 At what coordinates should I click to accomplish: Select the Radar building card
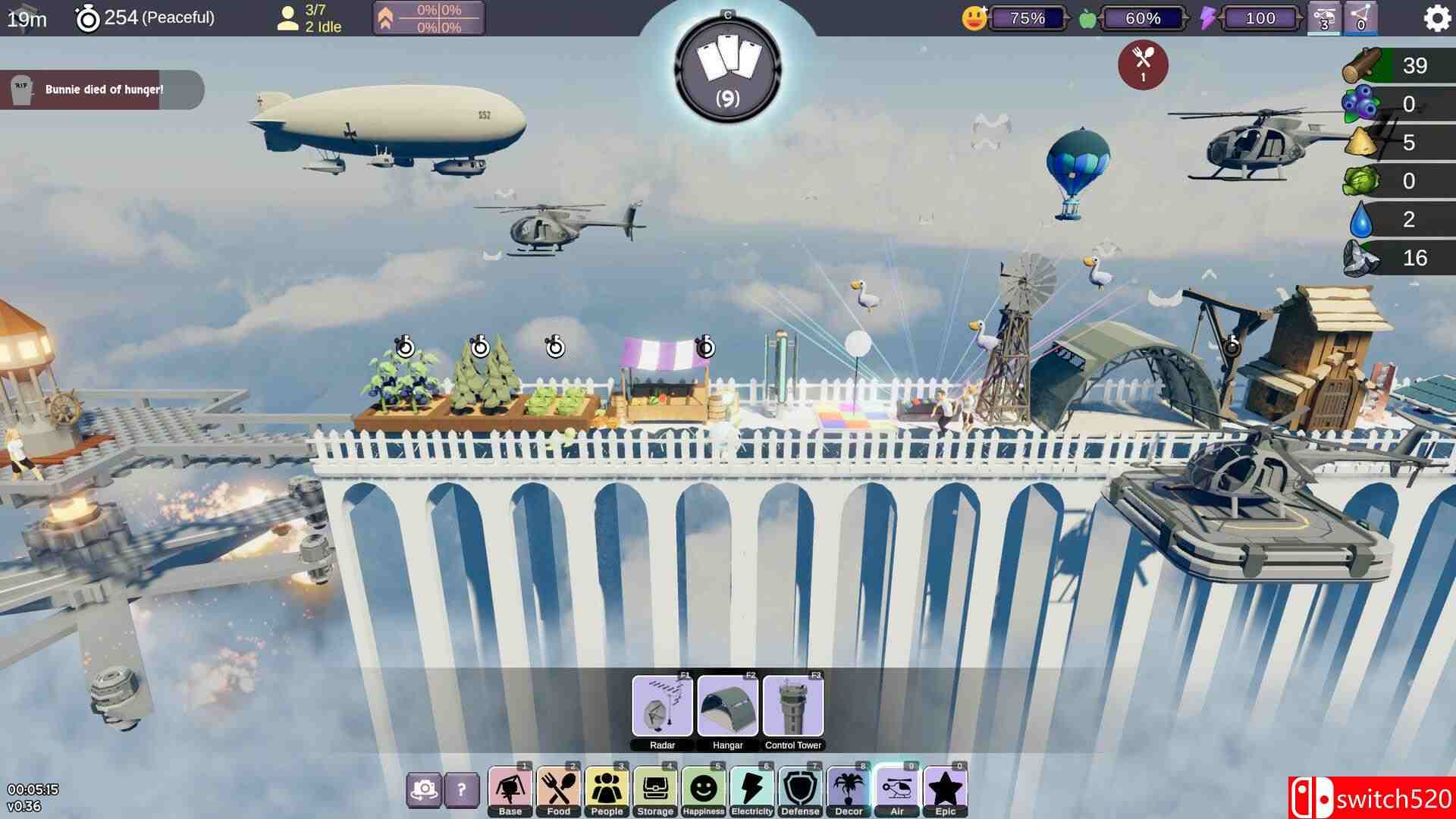click(x=662, y=707)
